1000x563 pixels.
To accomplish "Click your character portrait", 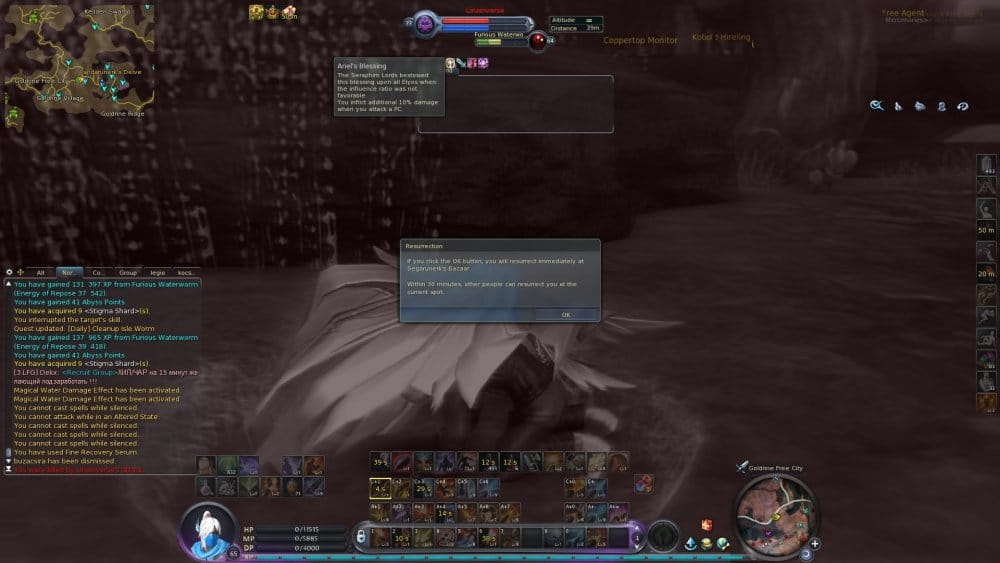I will tap(209, 527).
